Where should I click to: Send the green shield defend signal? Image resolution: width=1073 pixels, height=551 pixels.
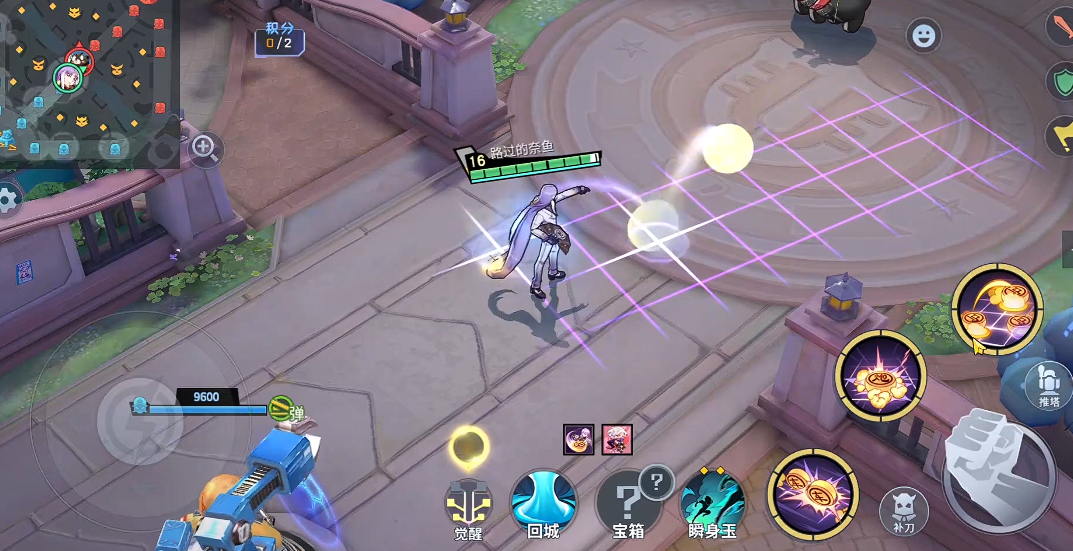1060,81
